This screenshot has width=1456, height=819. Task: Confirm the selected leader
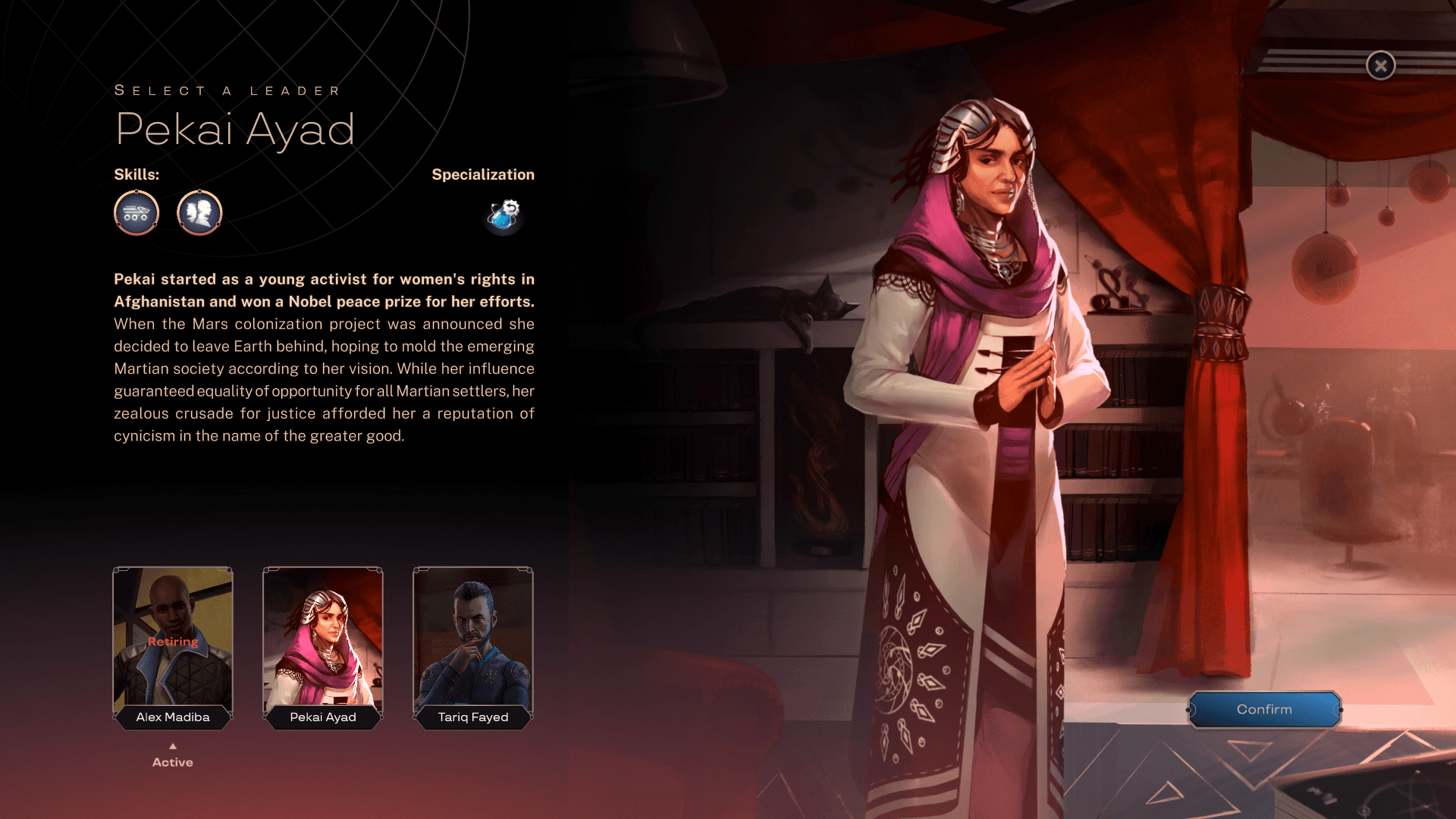[x=1264, y=709]
